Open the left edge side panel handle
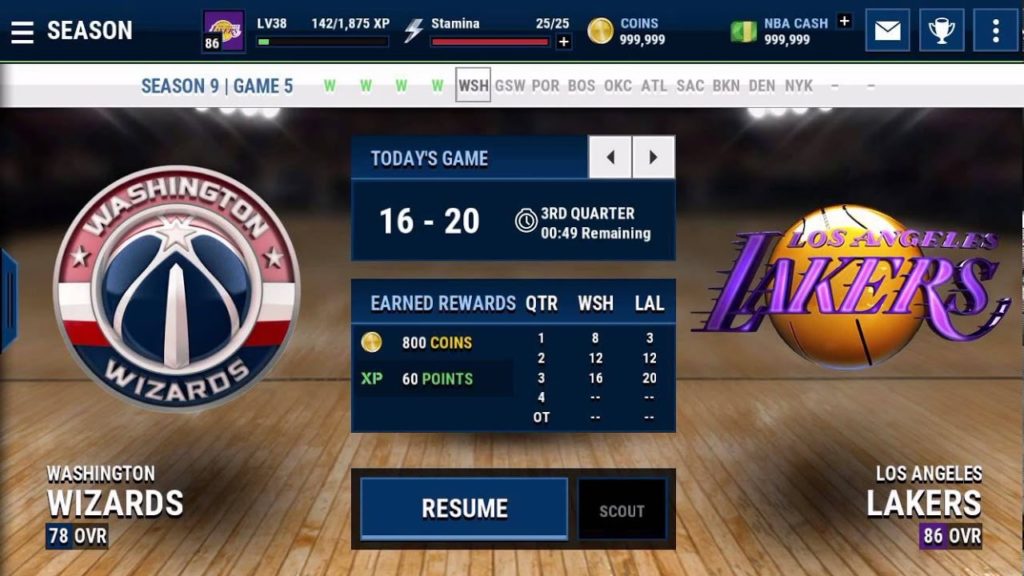The image size is (1024, 576). click(x=8, y=300)
